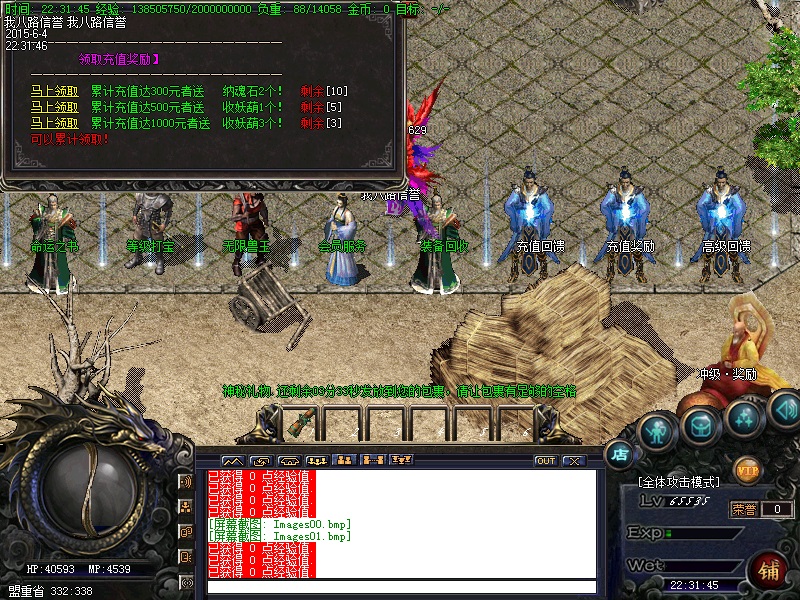
Task: Click the orange VIP badge
Action: click(747, 467)
